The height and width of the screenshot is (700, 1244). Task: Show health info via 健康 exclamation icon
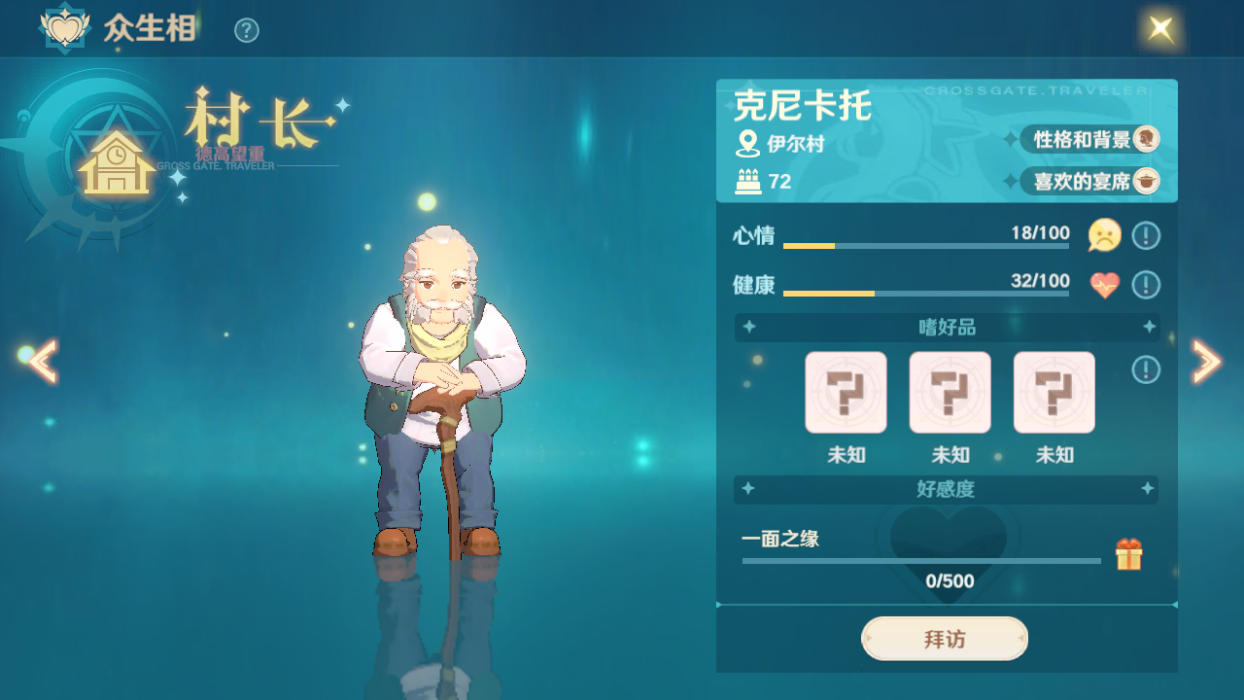[x=1146, y=285]
